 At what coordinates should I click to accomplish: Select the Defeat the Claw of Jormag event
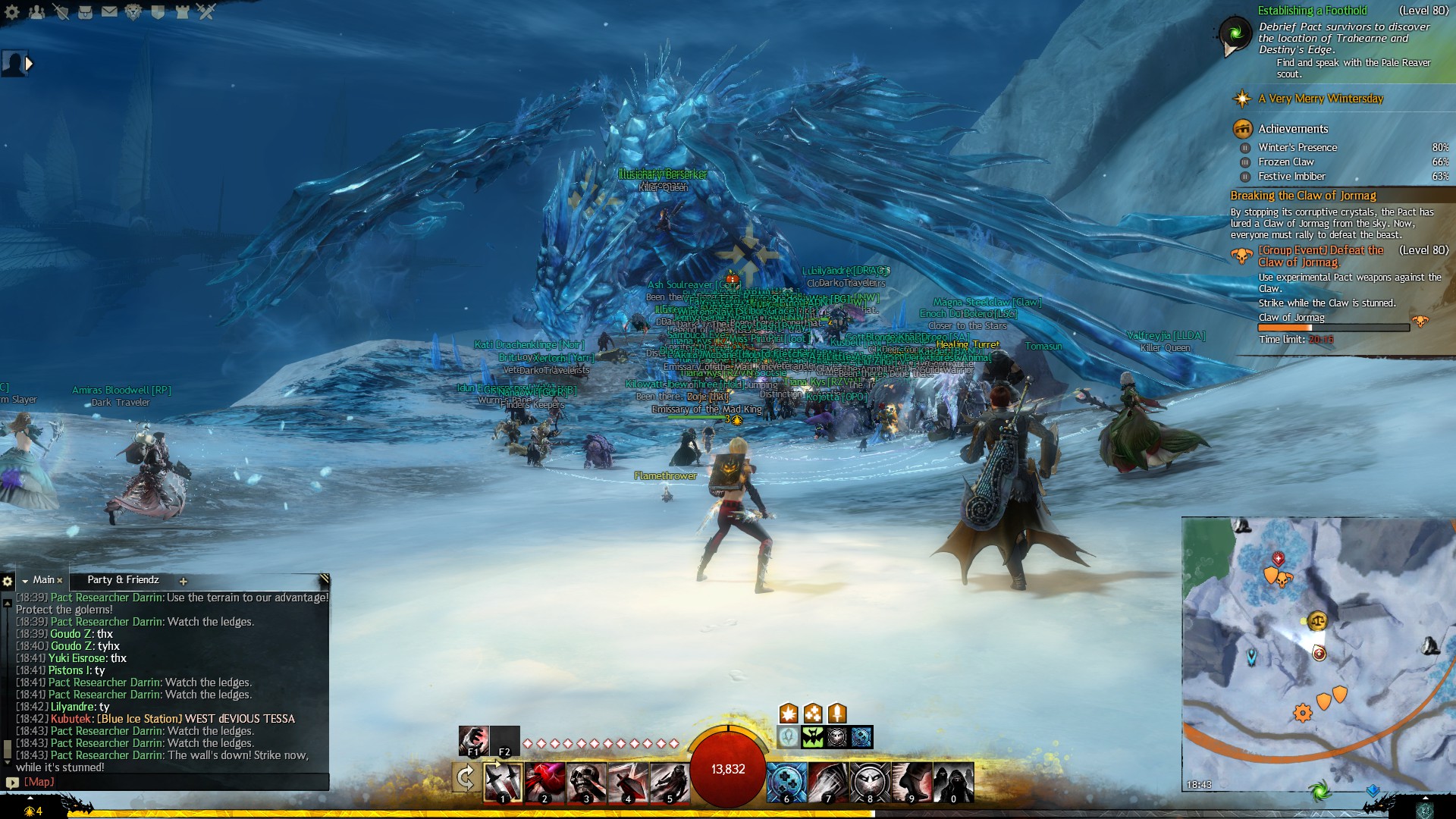[x=1321, y=256]
